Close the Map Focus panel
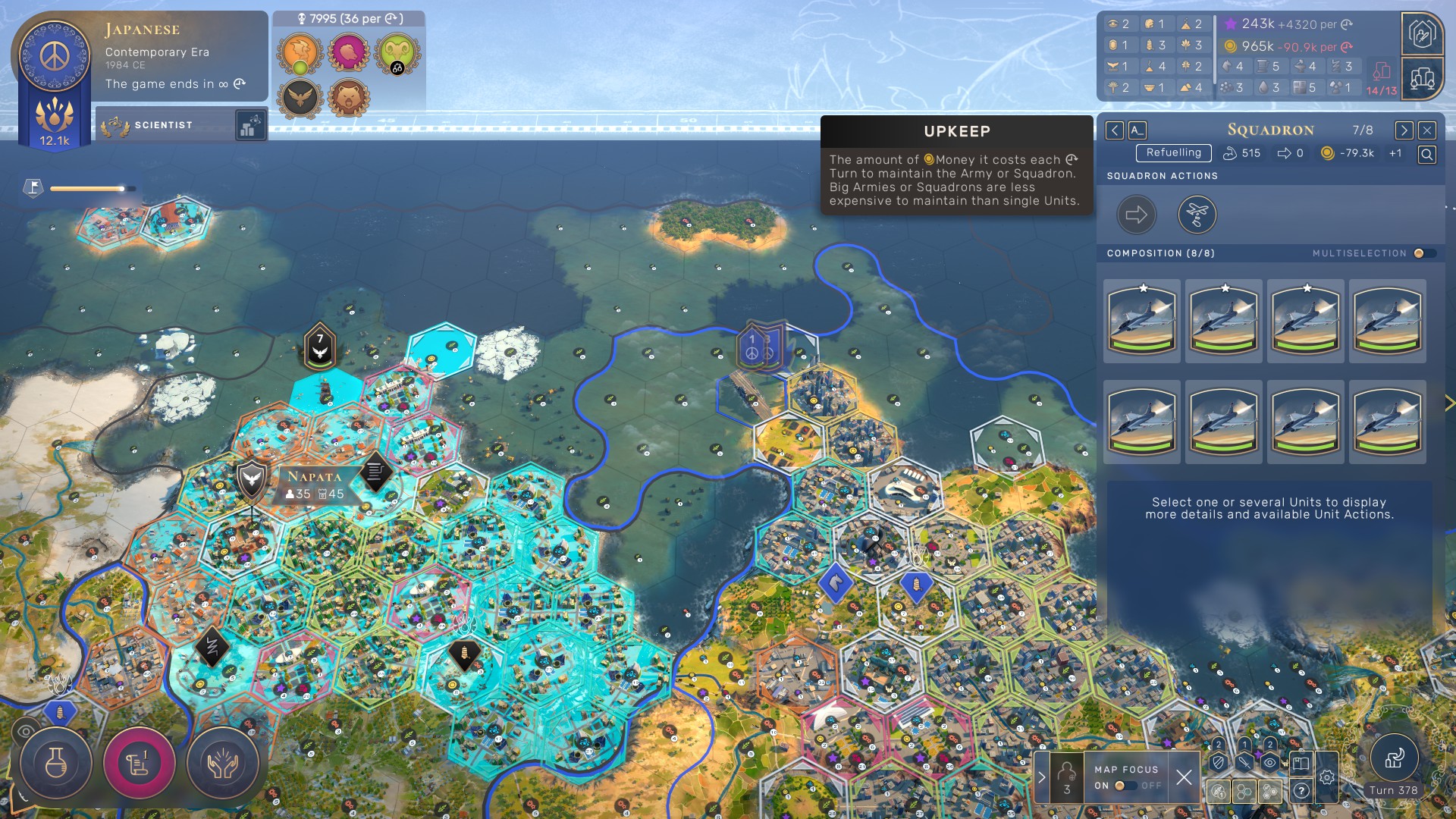The width and height of the screenshot is (1456, 819). 1184,777
